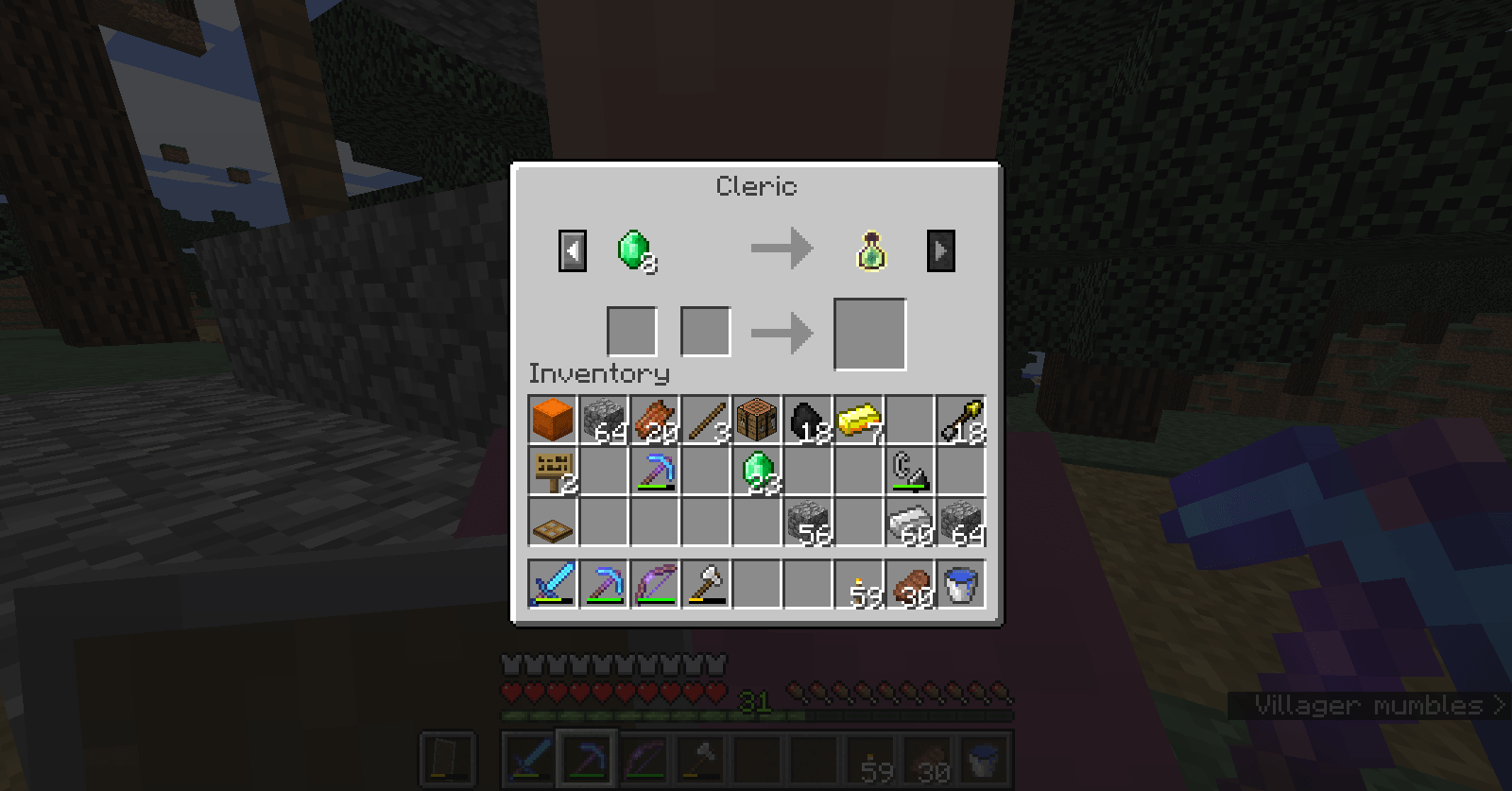Viewport: 1512px width, 791px height.
Task: Click the oak signs in inventory
Action: coord(553,472)
